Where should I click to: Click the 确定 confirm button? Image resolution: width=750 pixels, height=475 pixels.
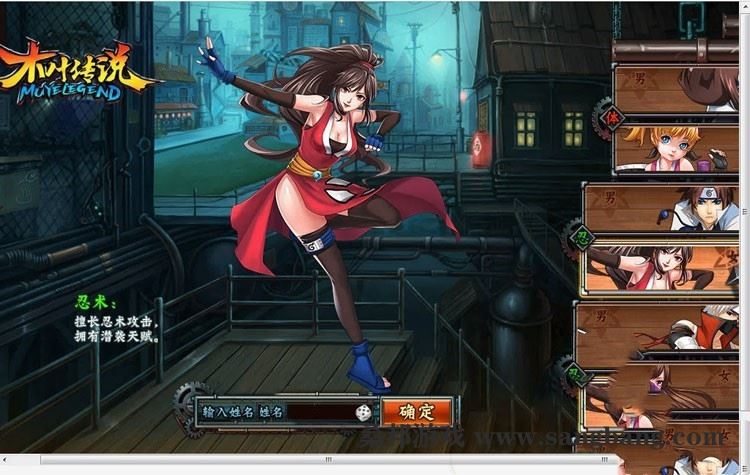click(416, 411)
